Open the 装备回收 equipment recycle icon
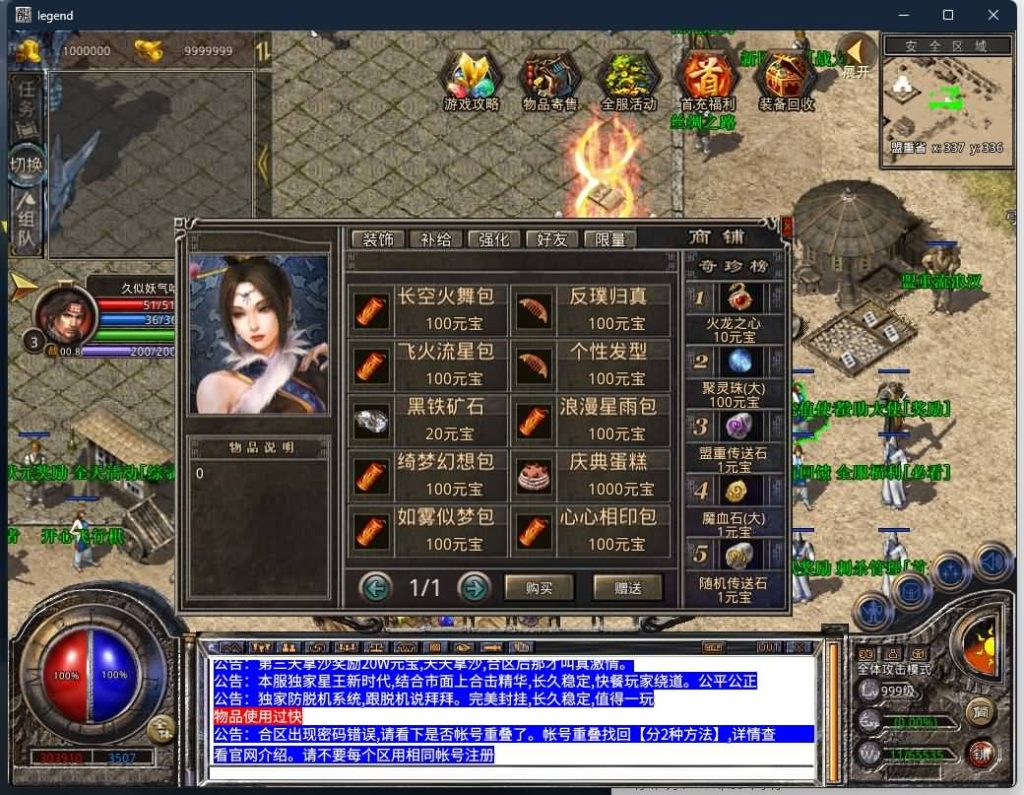This screenshot has height=795, width=1024. 786,80
